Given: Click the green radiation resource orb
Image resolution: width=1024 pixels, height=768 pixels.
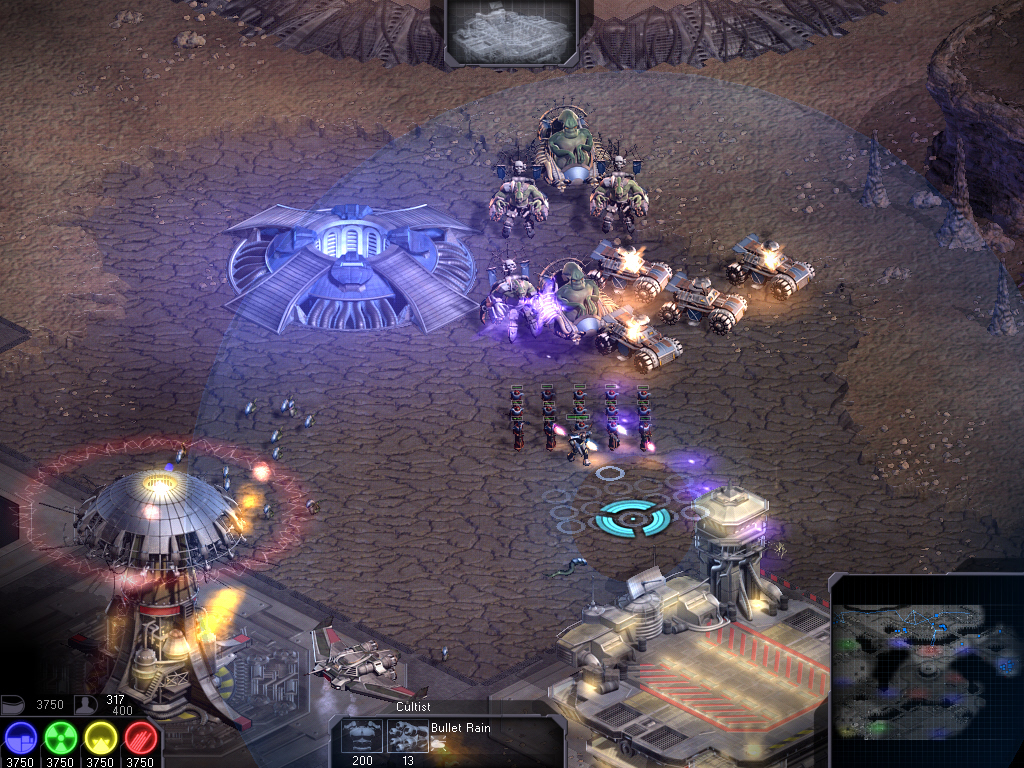Looking at the screenshot, I should pos(60,738).
